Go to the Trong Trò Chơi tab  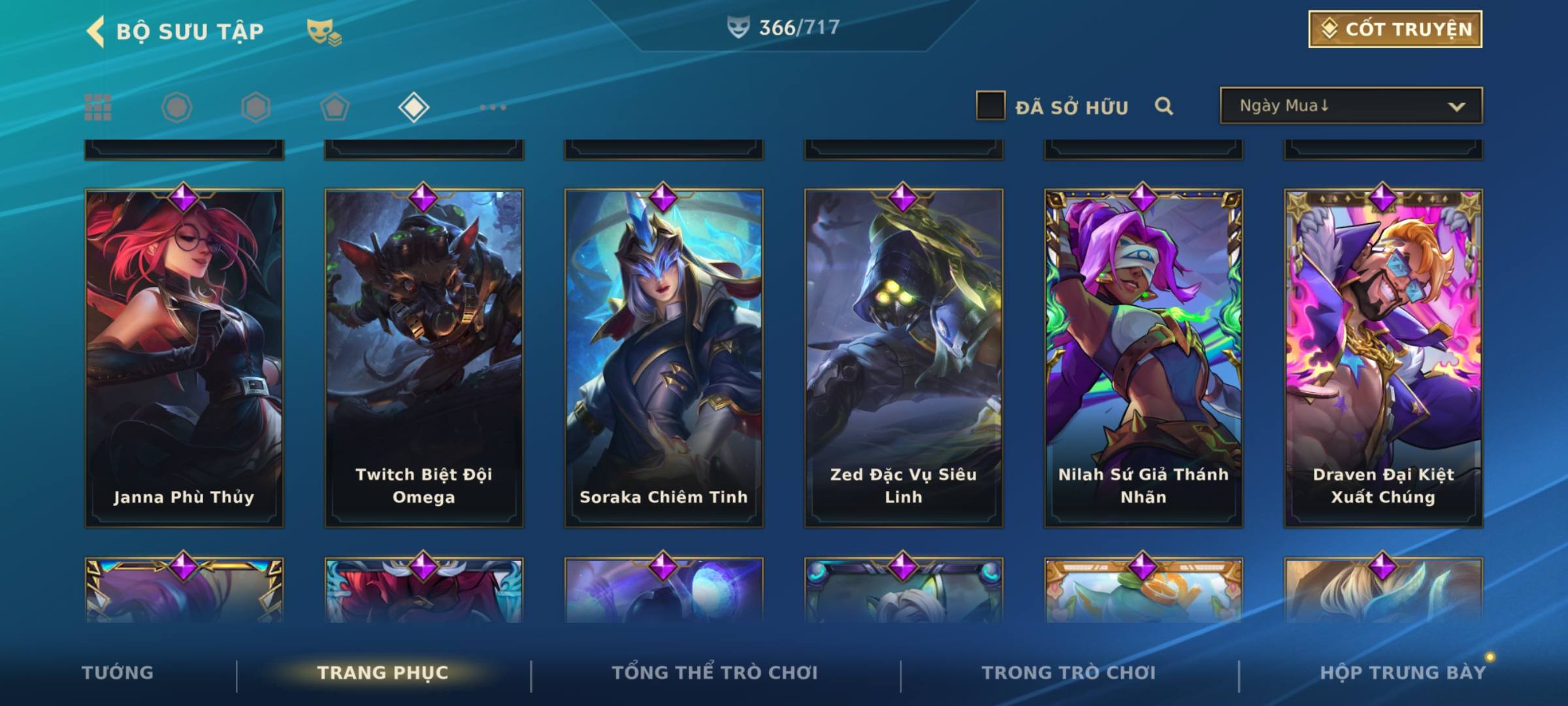(x=1069, y=673)
